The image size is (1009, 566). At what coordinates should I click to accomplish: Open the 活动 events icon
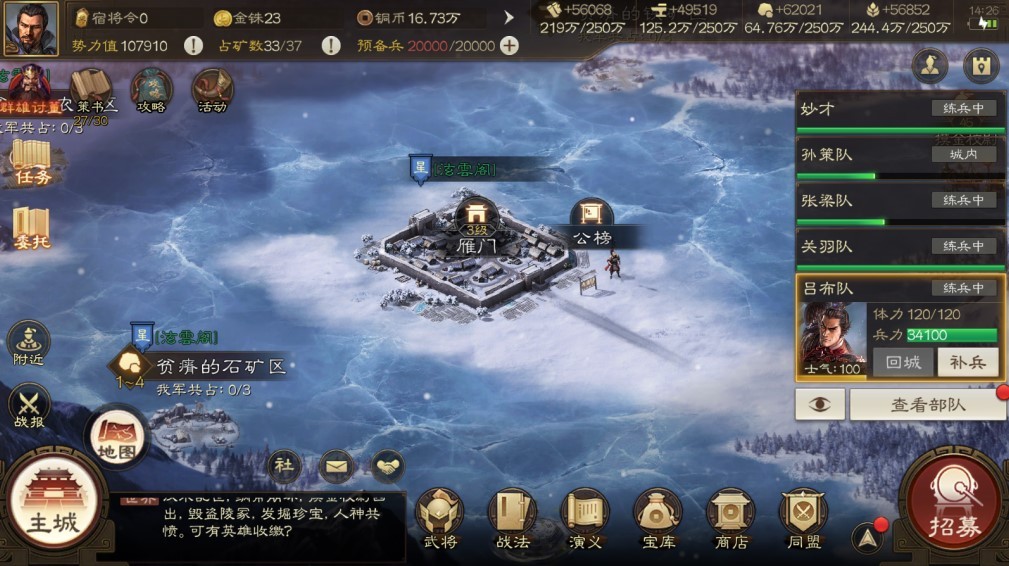[212, 91]
